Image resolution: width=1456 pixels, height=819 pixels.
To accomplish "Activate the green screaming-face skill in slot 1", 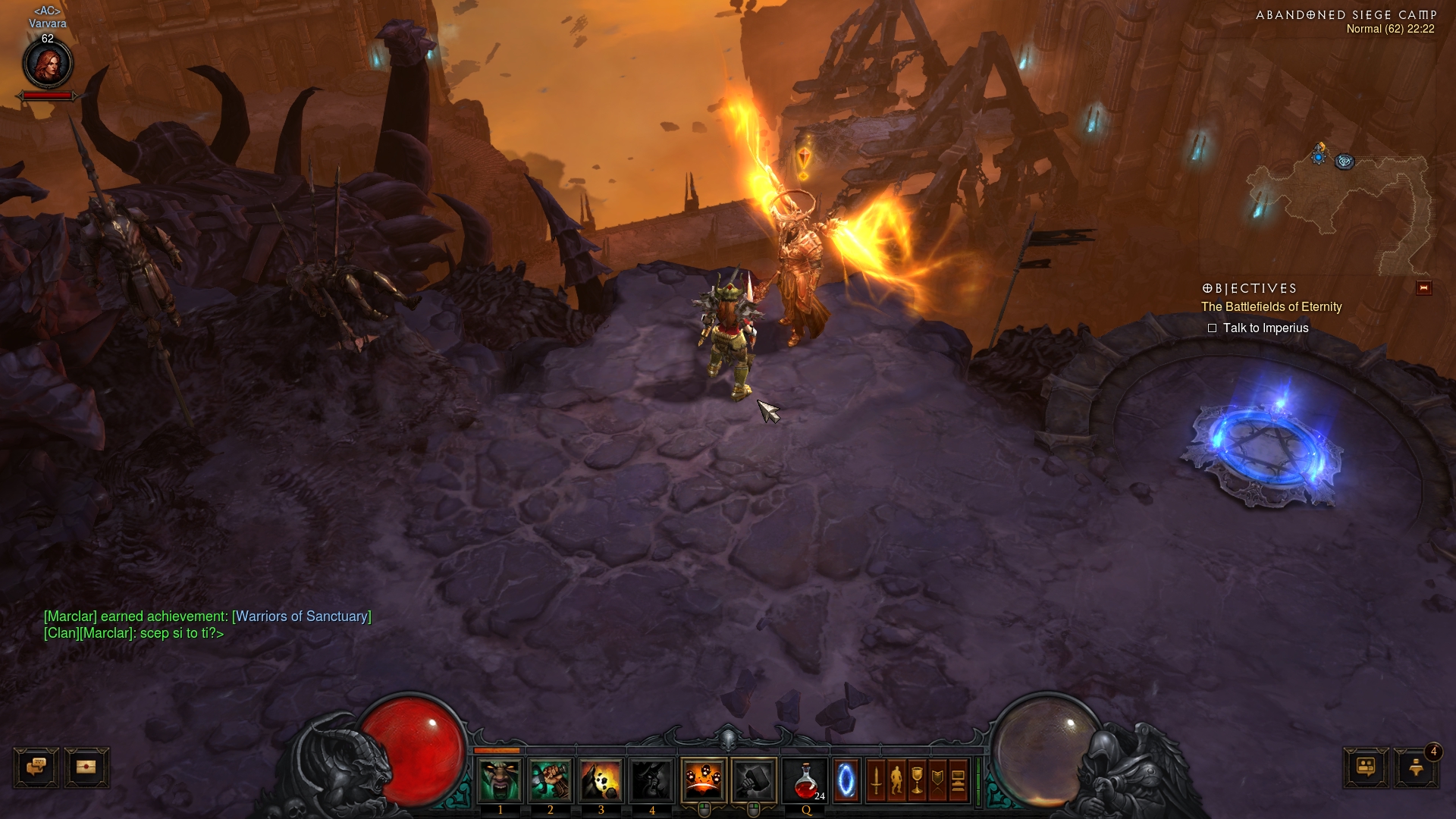I will point(500,780).
